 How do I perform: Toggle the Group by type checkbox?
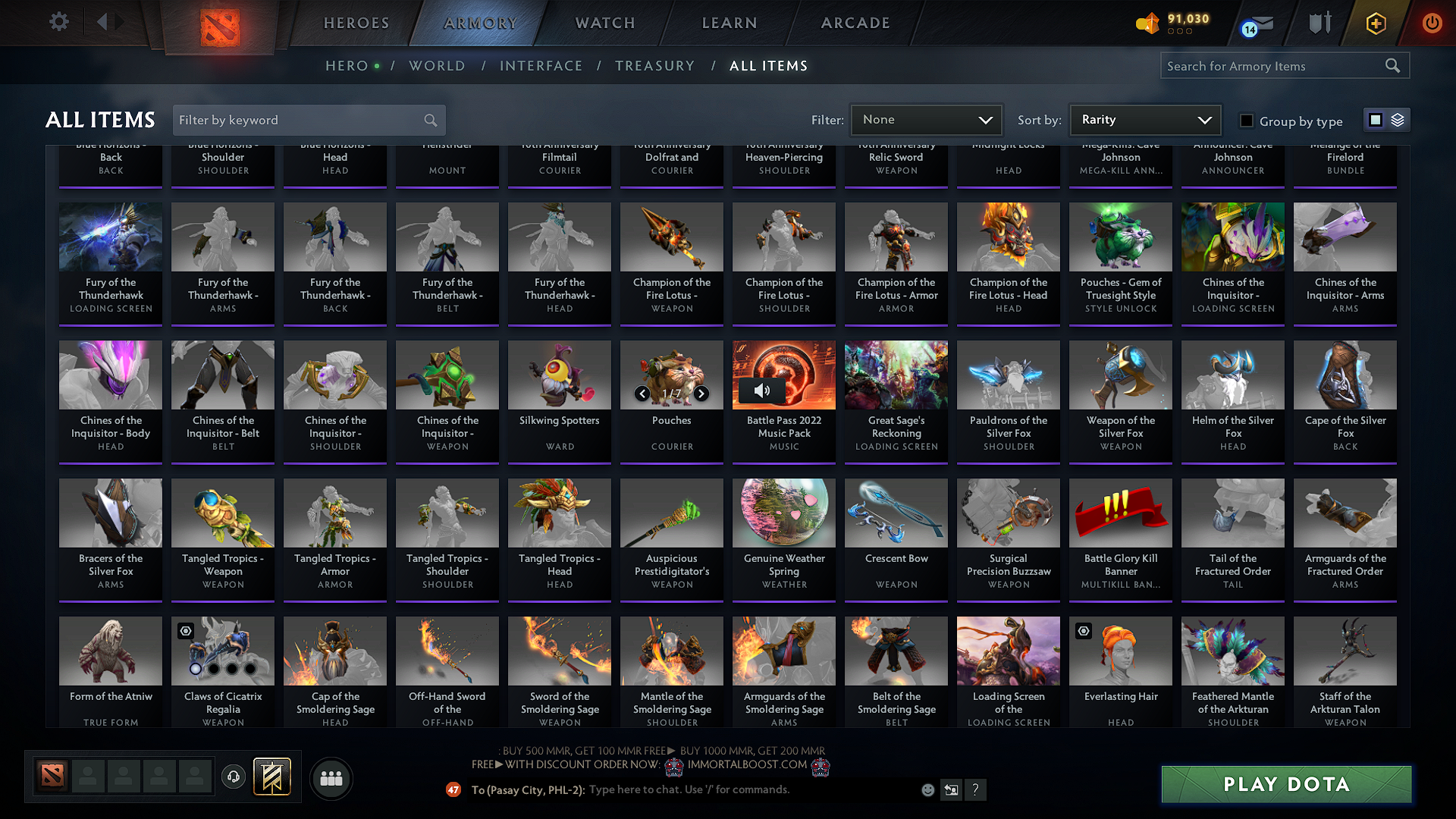pos(1246,121)
